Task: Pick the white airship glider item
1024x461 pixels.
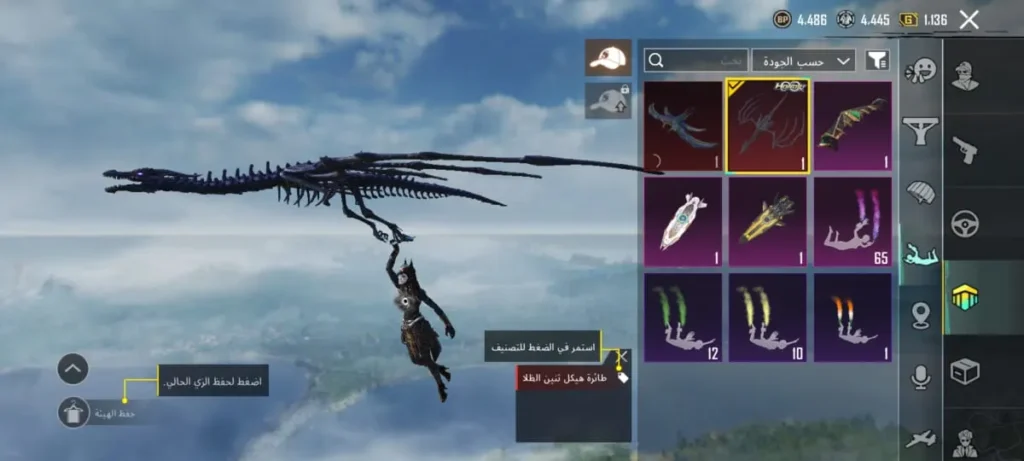Action: (x=683, y=222)
